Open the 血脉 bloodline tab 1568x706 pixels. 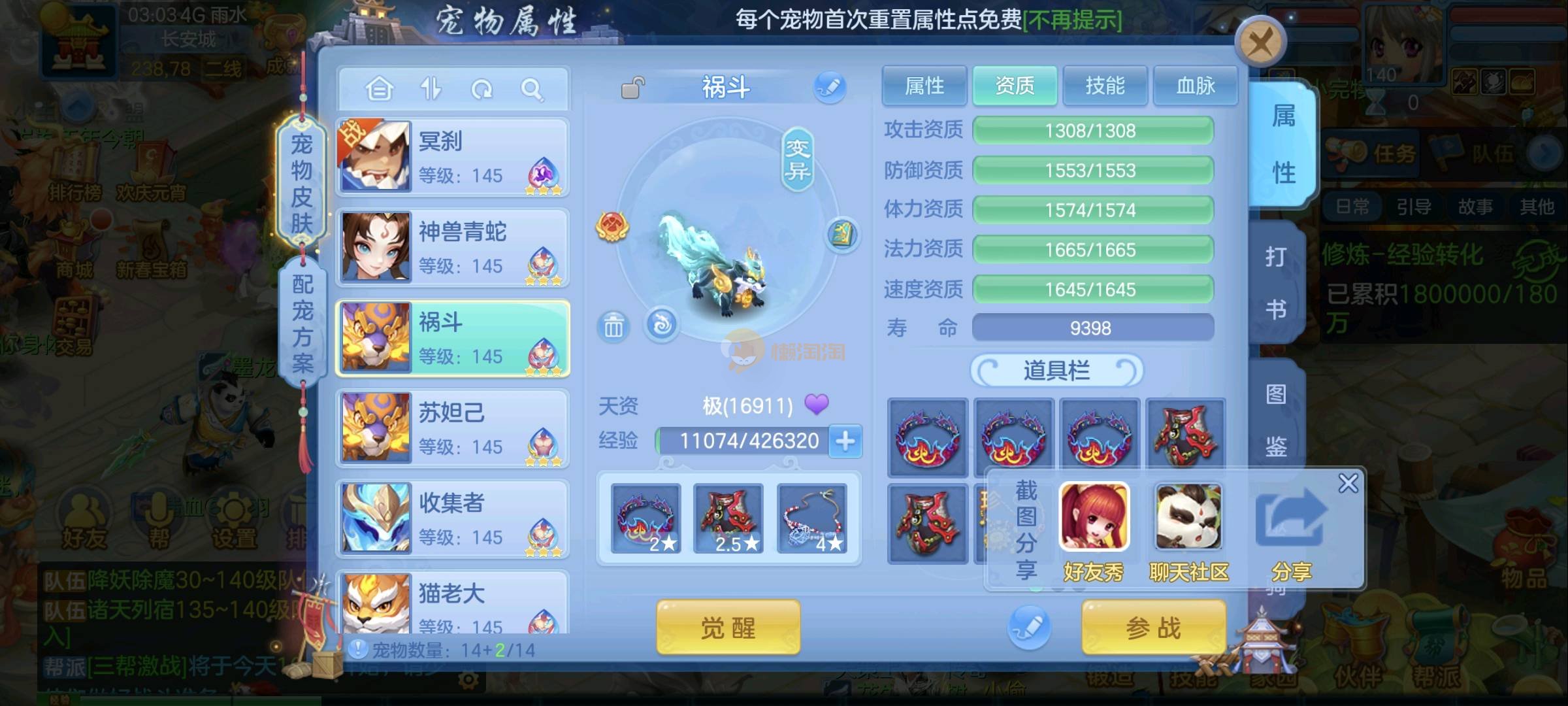pos(1195,86)
